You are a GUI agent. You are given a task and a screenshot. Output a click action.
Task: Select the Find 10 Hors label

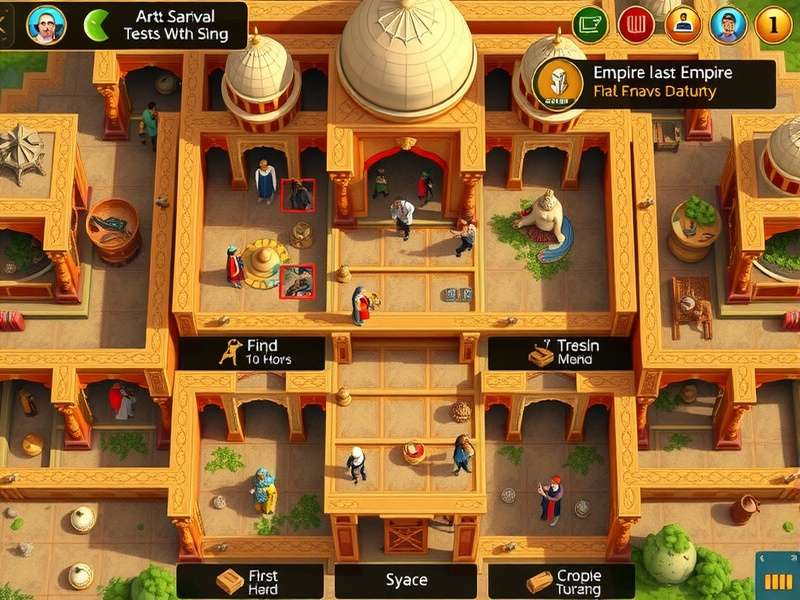251,352
